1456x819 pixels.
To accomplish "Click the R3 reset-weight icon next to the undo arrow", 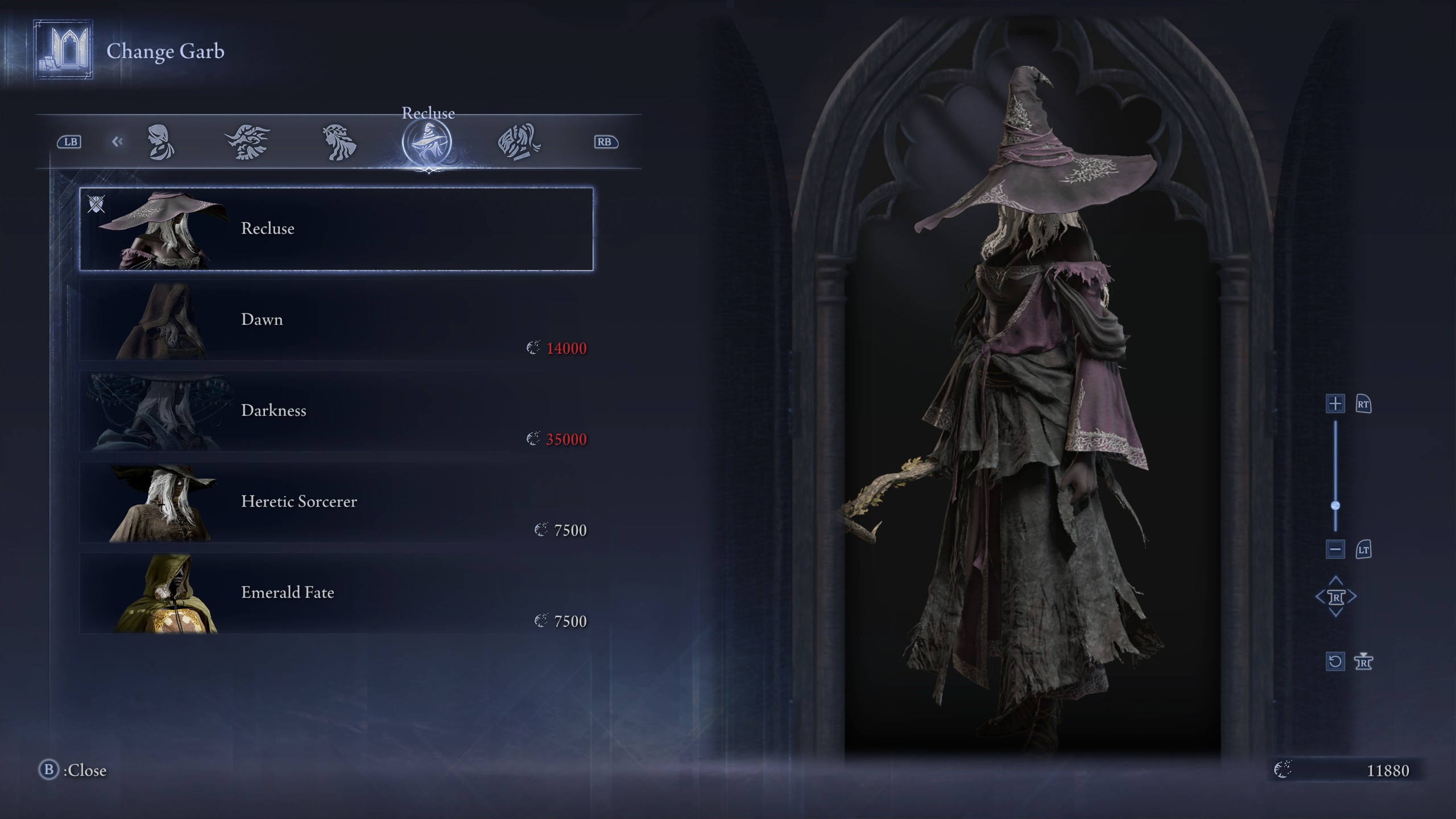I will click(x=1364, y=661).
